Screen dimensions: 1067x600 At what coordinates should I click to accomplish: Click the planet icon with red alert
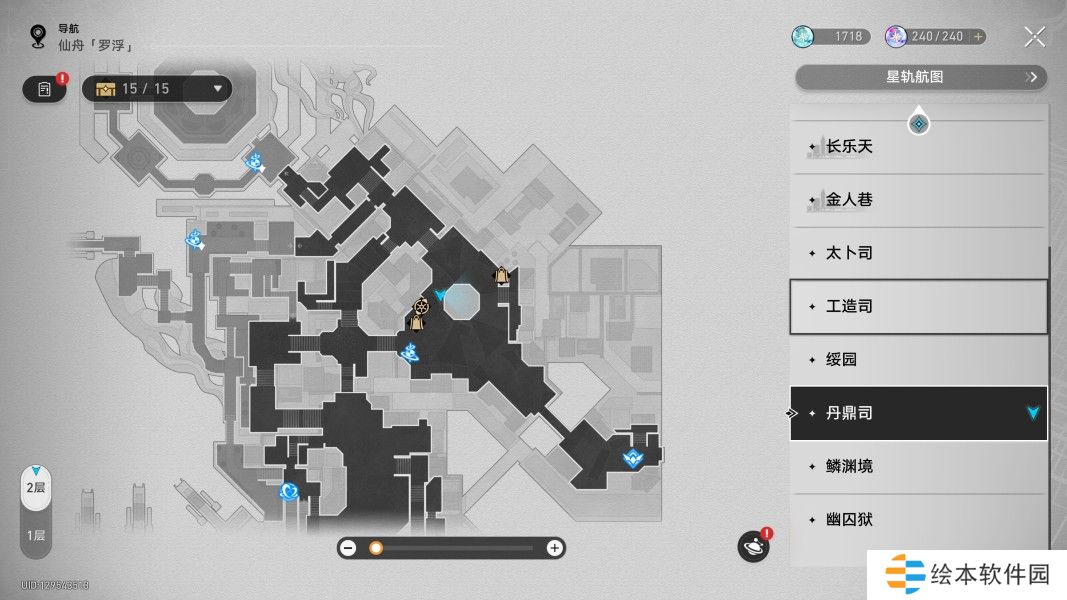[753, 546]
